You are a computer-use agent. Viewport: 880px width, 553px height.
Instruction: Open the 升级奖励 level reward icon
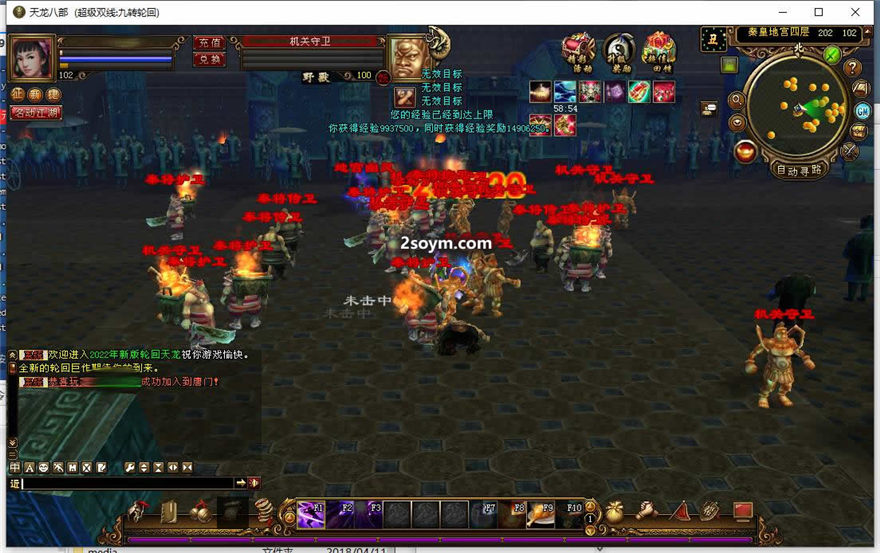(618, 50)
